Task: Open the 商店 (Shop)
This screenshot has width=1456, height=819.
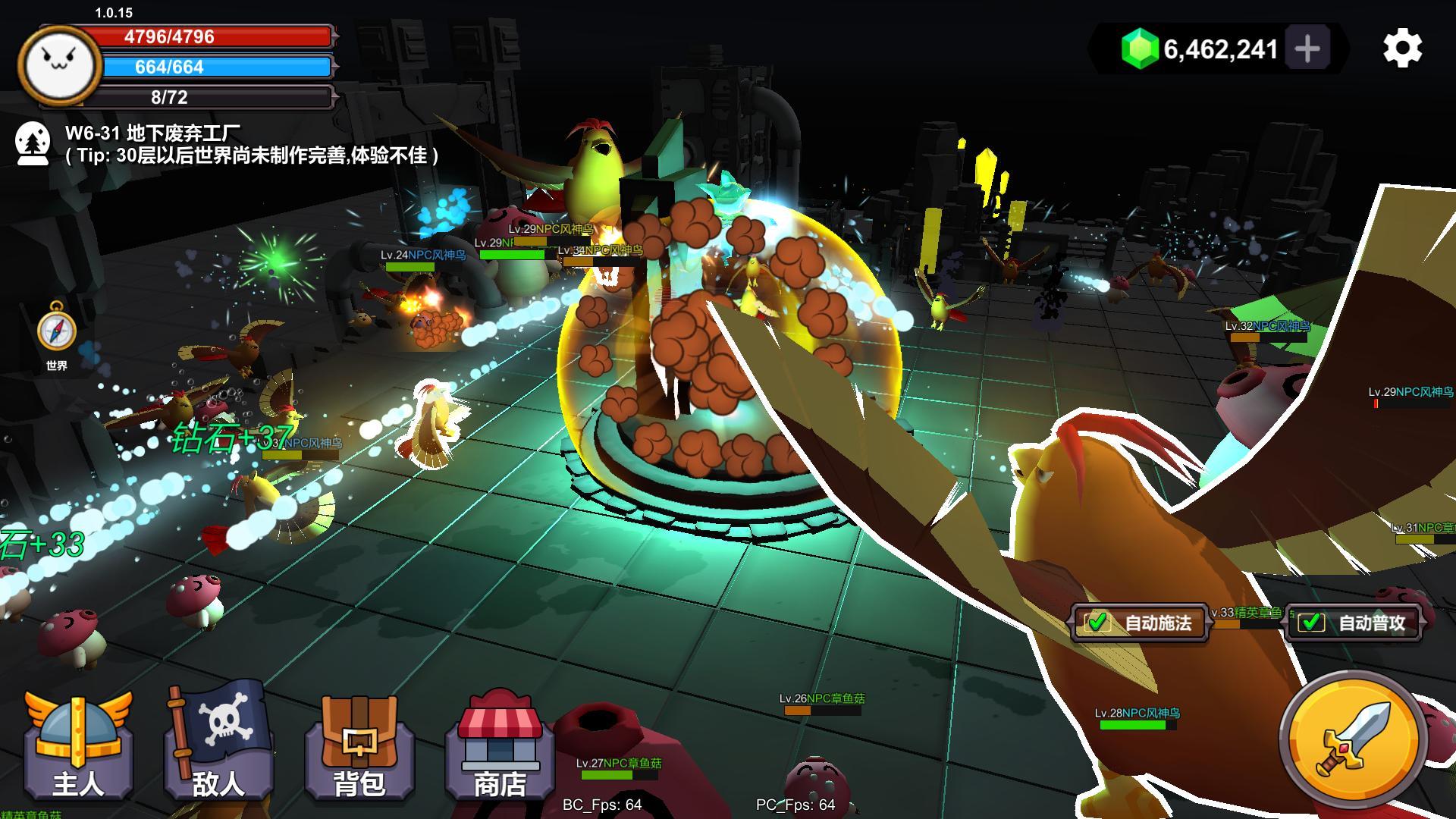Action: 500,747
